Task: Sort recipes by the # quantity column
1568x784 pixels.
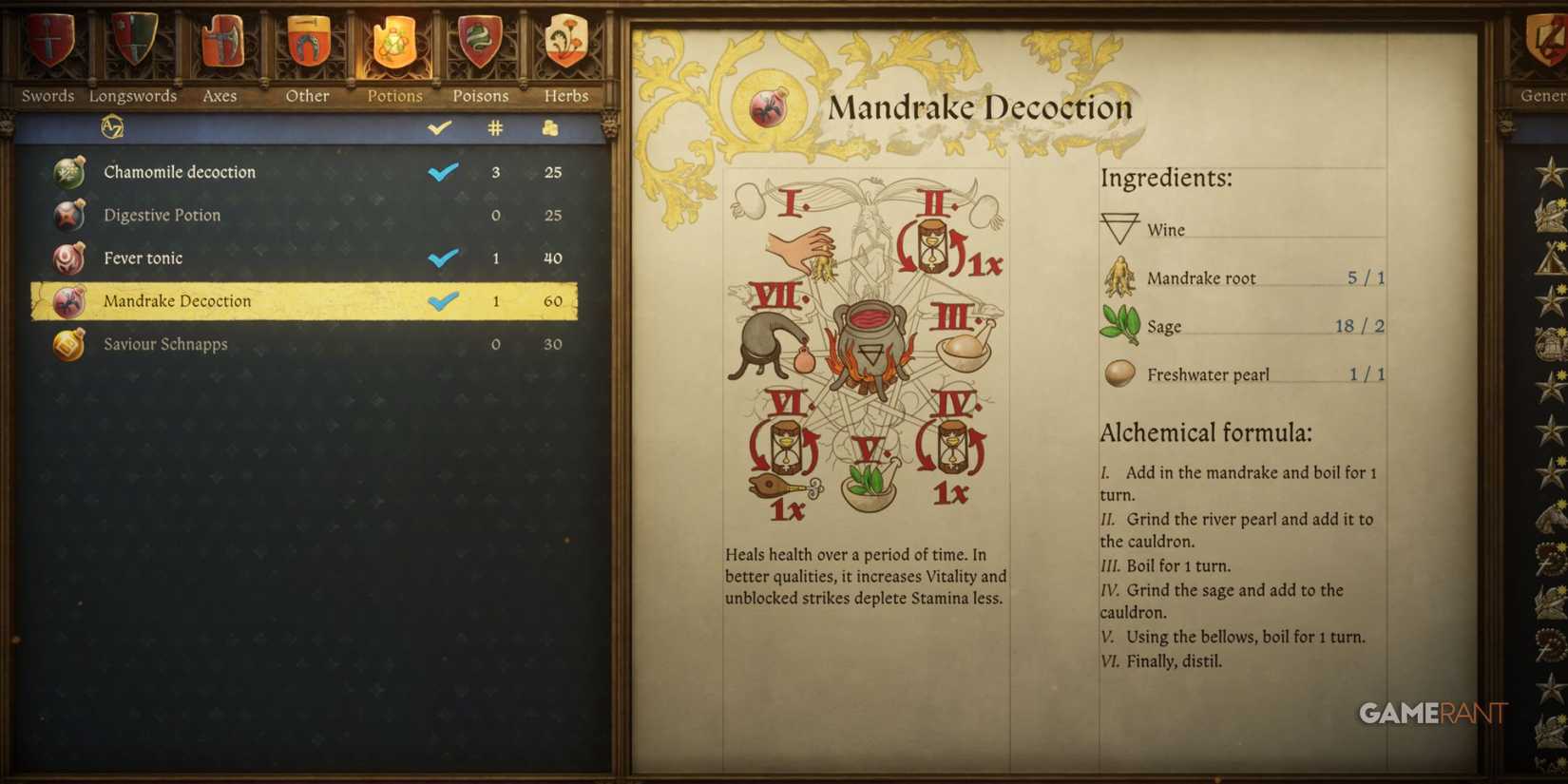Action: [495, 126]
